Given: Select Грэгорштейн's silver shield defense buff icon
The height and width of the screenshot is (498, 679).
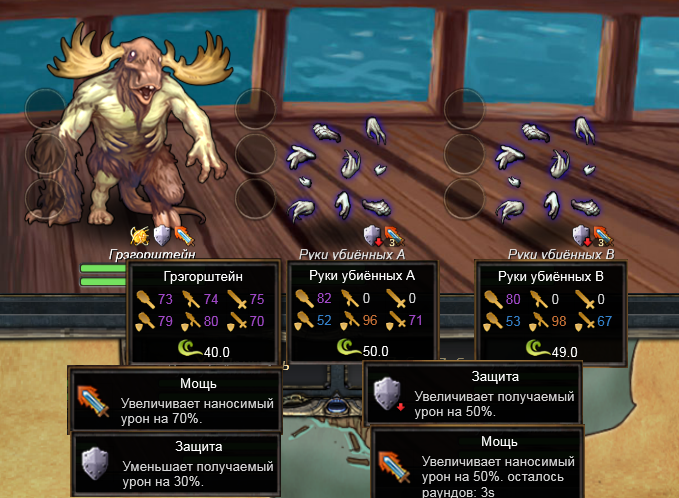Looking at the screenshot, I should pyautogui.click(x=161, y=236).
